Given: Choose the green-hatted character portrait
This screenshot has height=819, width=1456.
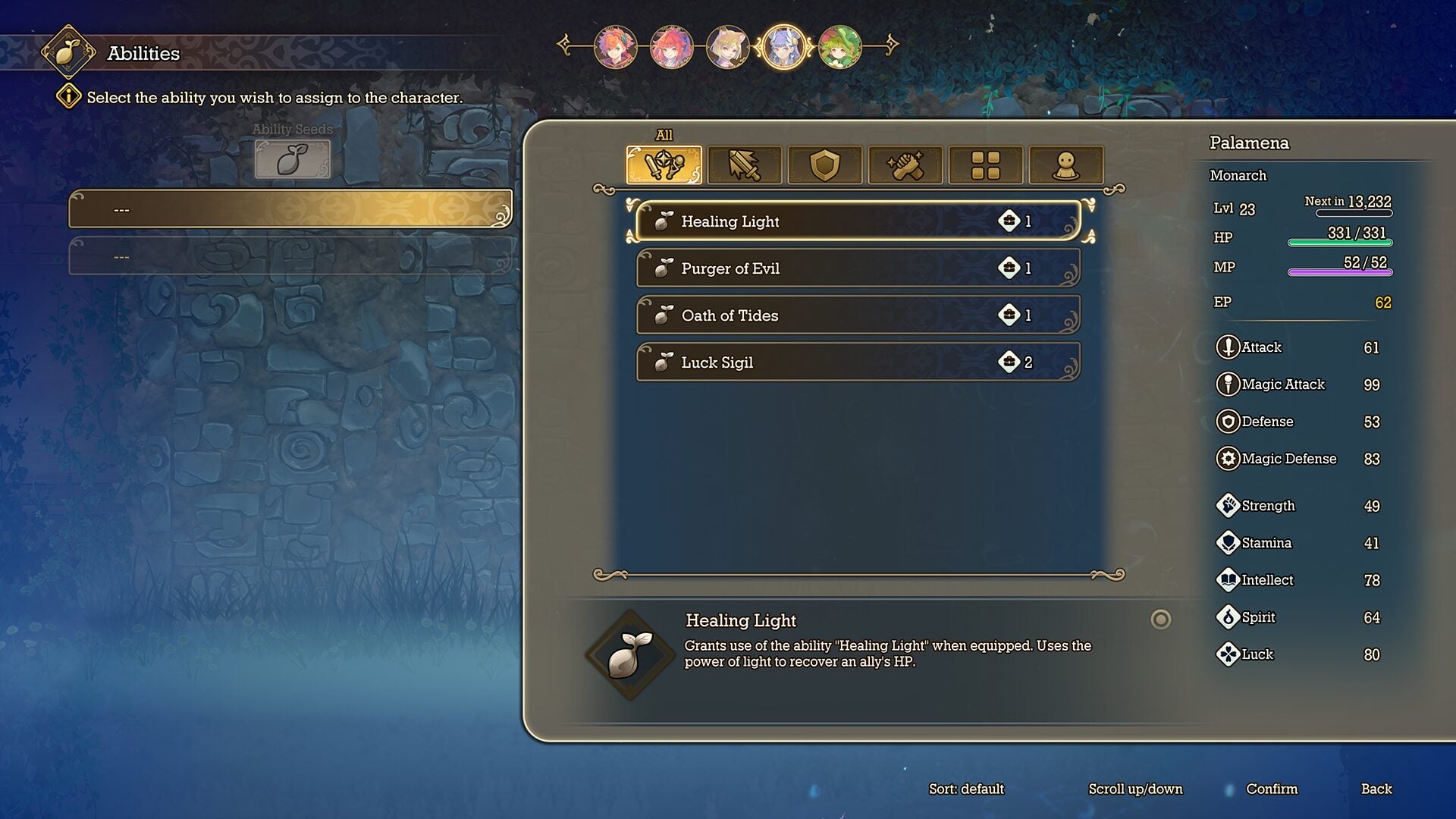Looking at the screenshot, I should (x=839, y=46).
